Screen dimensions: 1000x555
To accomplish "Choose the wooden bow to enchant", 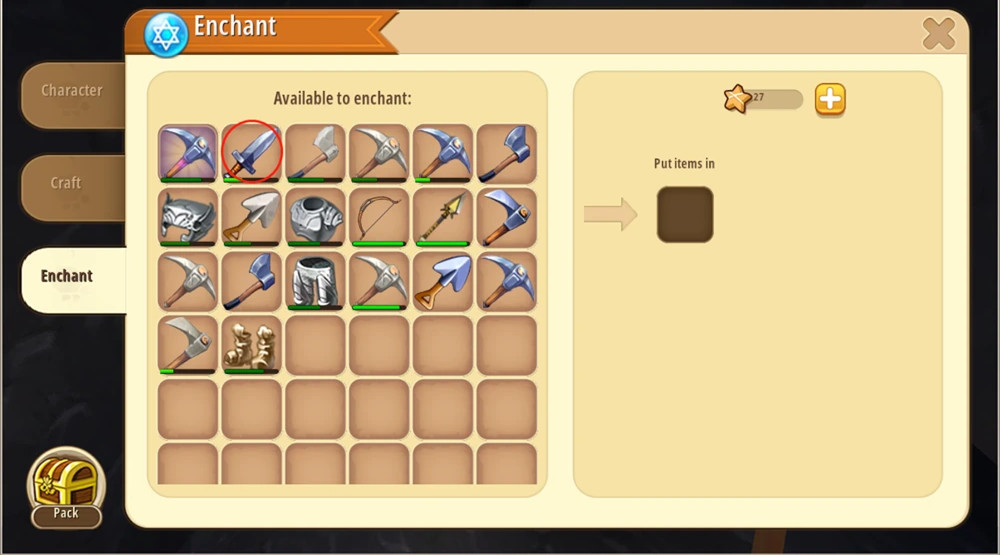I will tap(380, 217).
